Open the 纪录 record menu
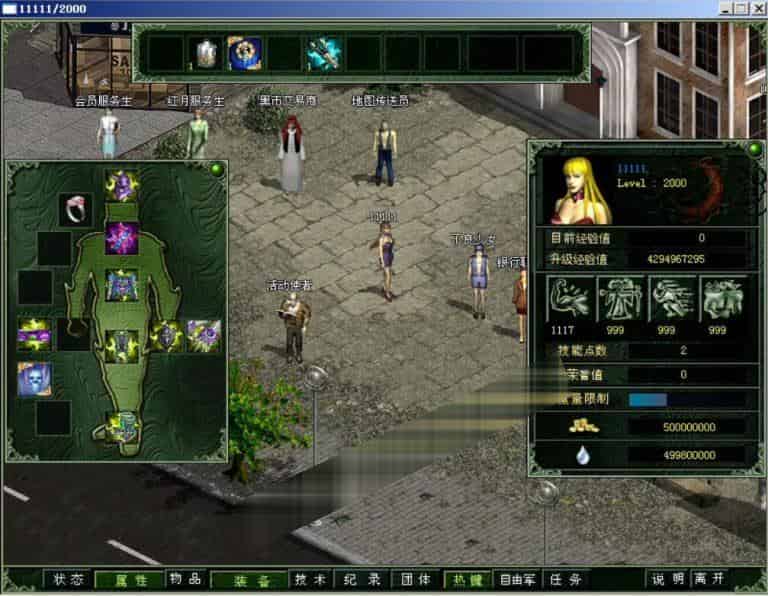Image resolution: width=768 pixels, height=596 pixels. pyautogui.click(x=361, y=579)
